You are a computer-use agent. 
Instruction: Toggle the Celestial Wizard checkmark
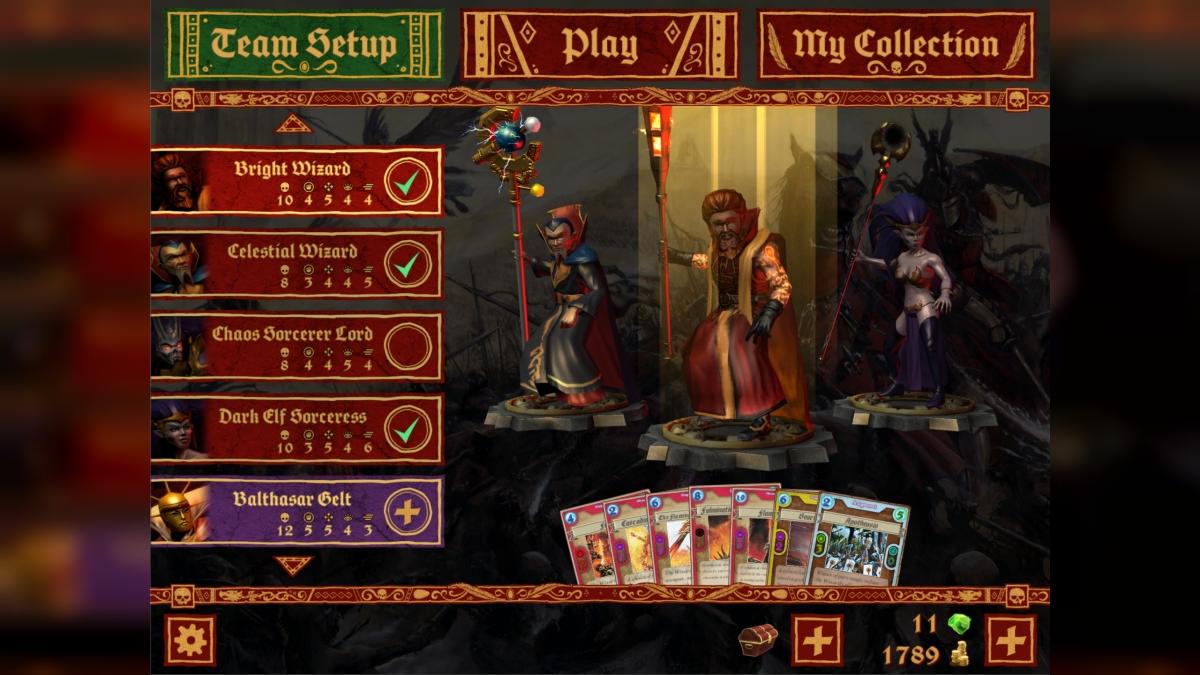408,265
